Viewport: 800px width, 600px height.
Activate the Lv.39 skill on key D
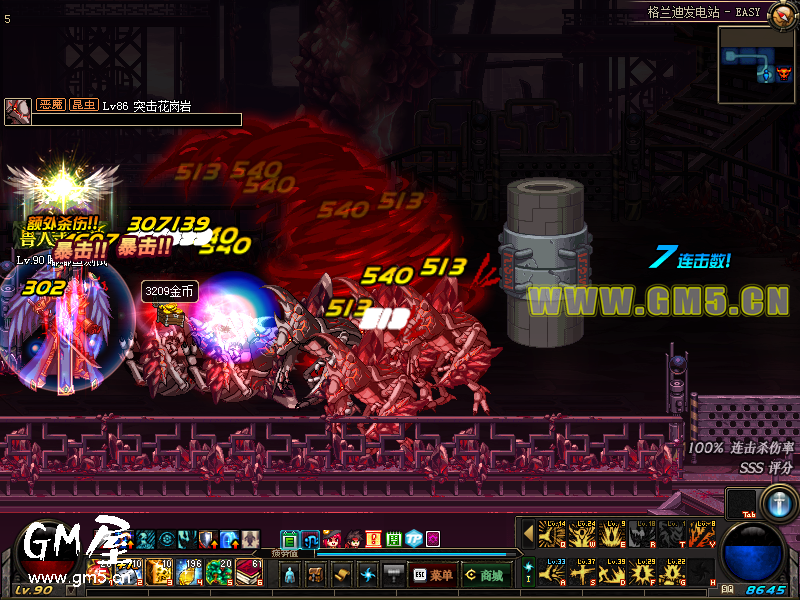click(611, 573)
